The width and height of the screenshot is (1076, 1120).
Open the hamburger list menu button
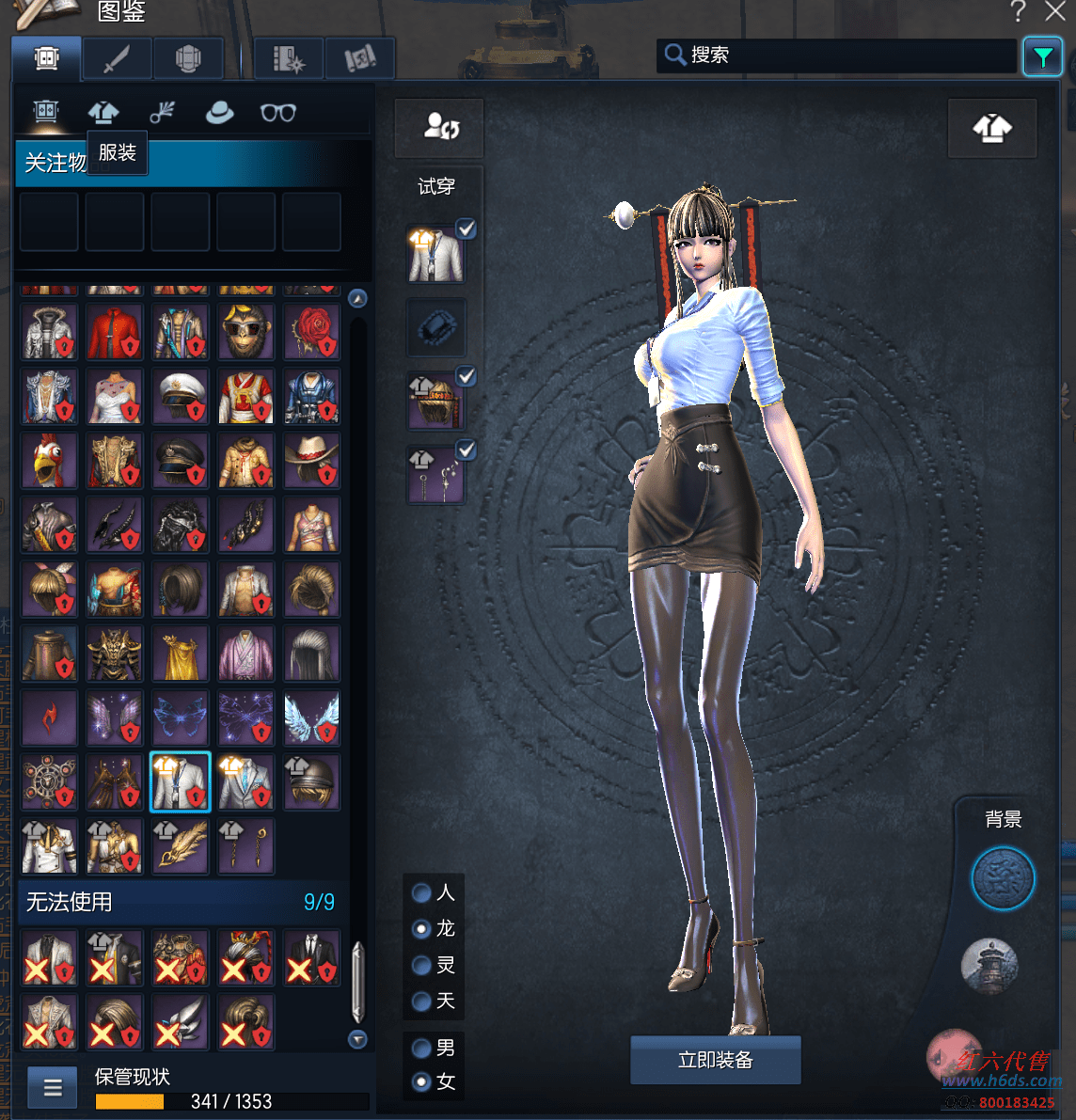tap(53, 1088)
